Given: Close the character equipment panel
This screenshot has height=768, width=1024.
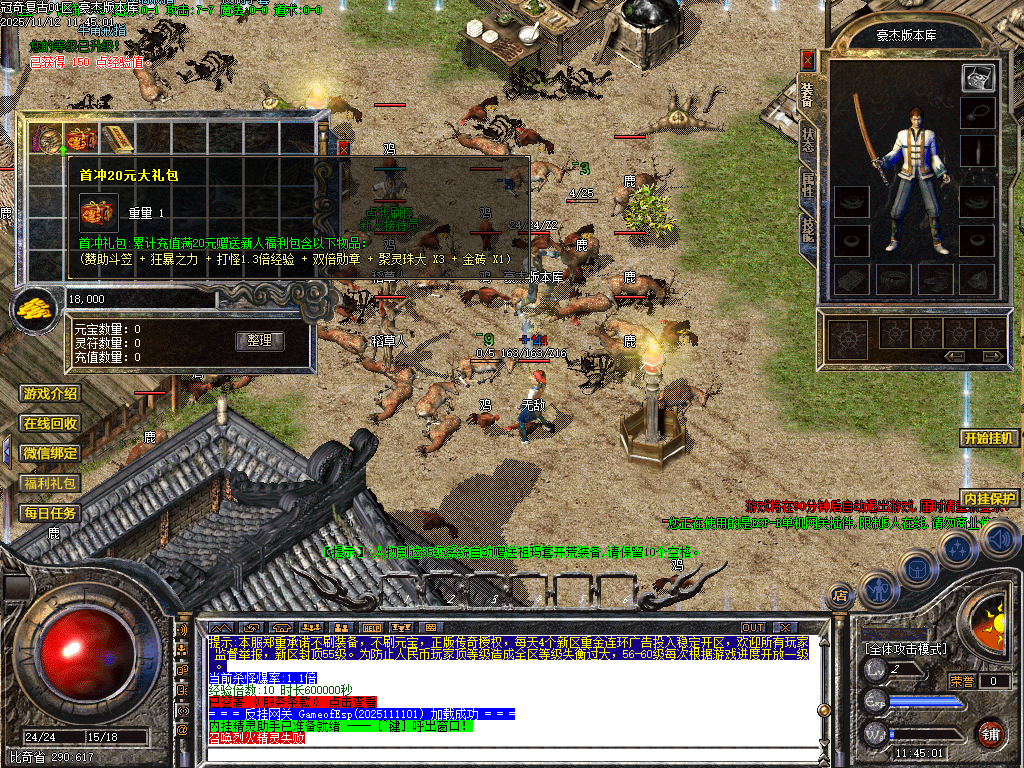Looking at the screenshot, I should (x=808, y=61).
